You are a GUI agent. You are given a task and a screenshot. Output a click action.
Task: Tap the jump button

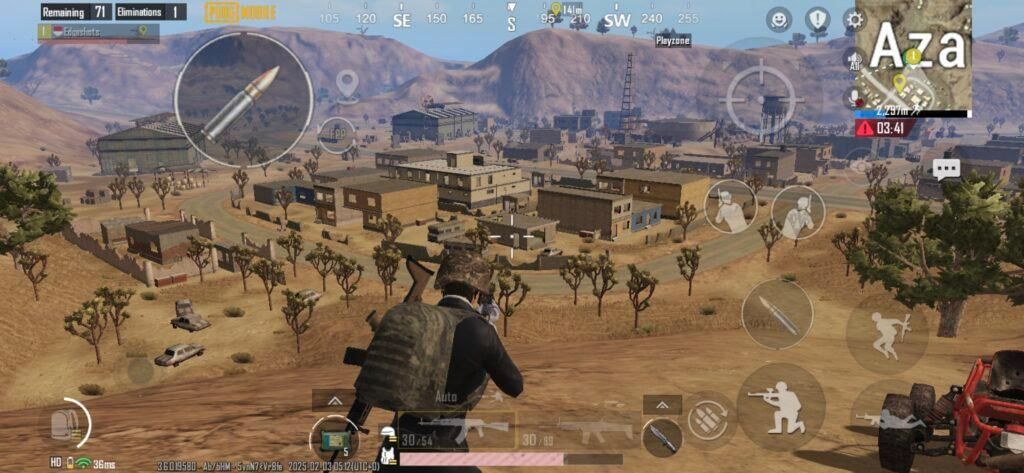tap(887, 333)
